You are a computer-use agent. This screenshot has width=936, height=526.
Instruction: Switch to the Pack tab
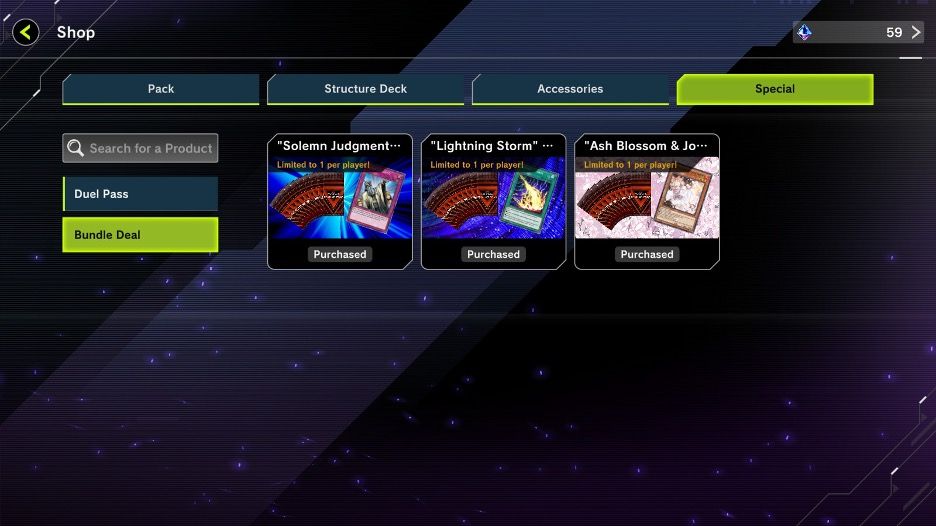click(161, 89)
